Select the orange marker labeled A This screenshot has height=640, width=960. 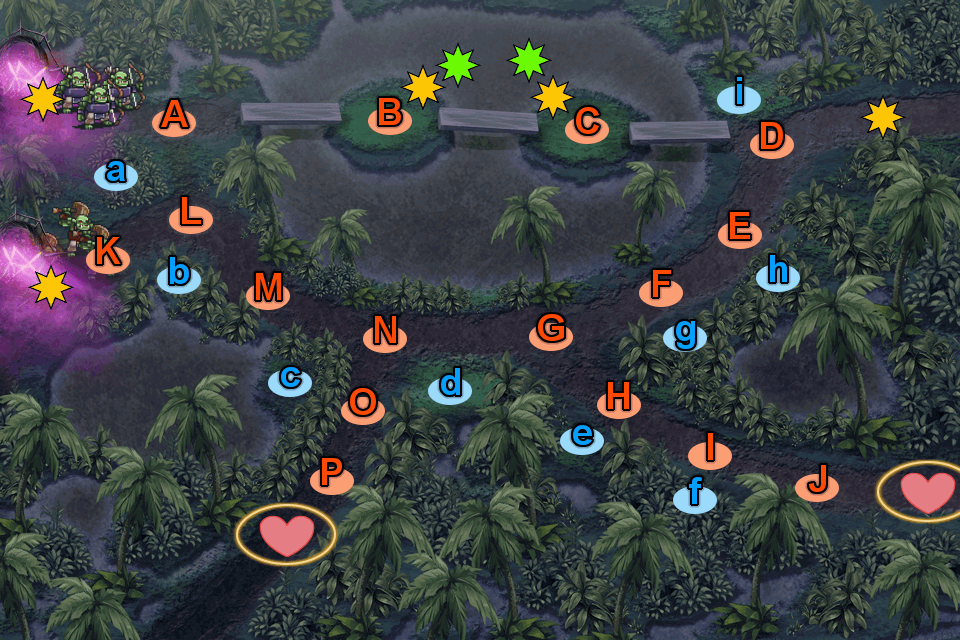click(174, 119)
